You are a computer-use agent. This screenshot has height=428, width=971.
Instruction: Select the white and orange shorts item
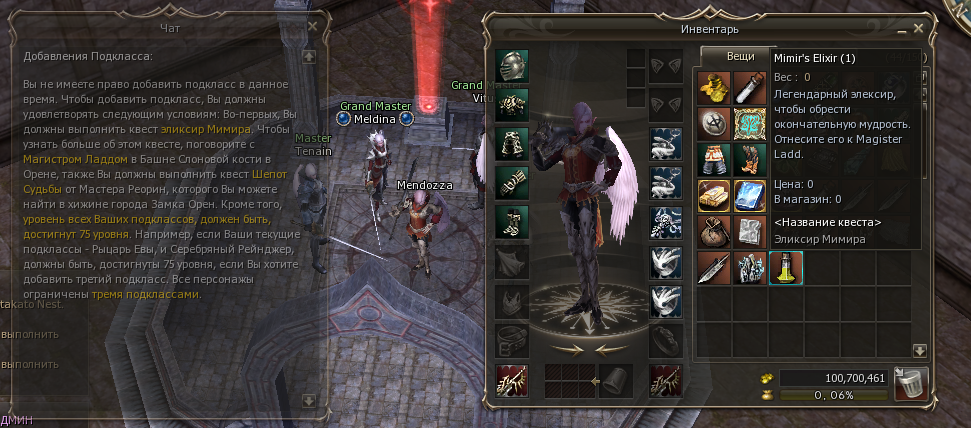(714, 160)
